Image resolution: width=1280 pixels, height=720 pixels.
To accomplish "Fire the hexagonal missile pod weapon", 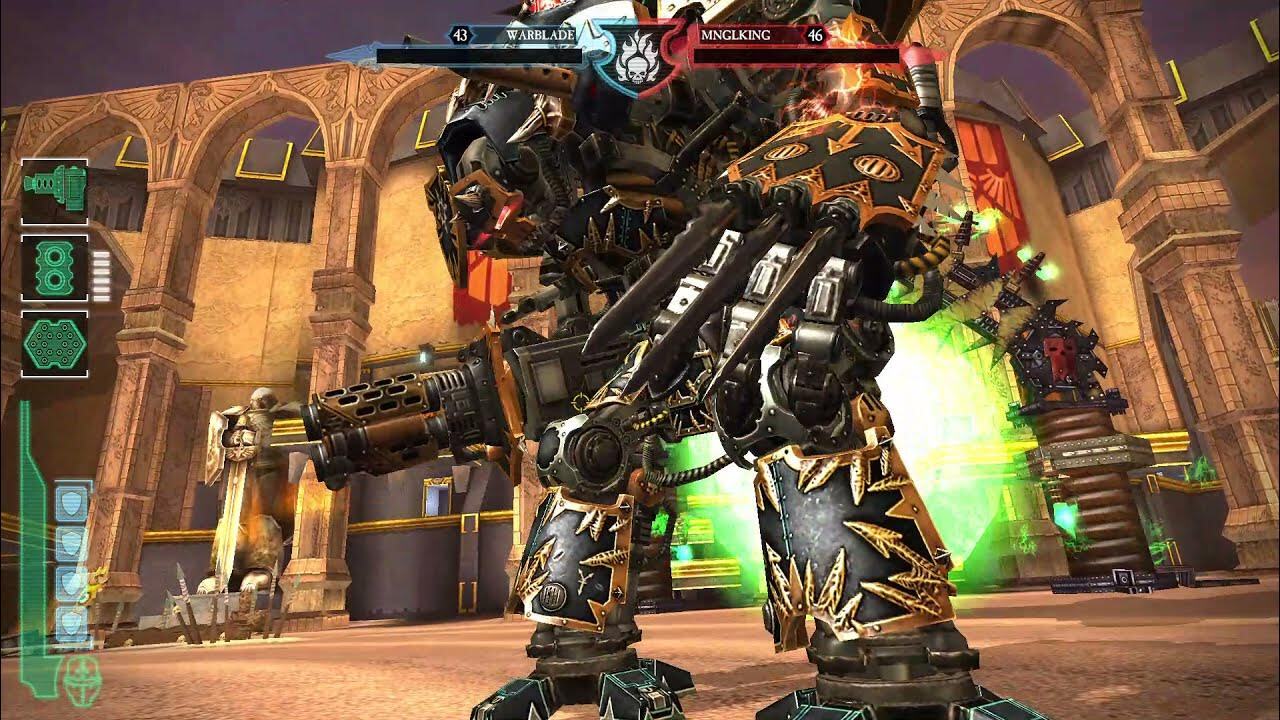I will coord(54,344).
